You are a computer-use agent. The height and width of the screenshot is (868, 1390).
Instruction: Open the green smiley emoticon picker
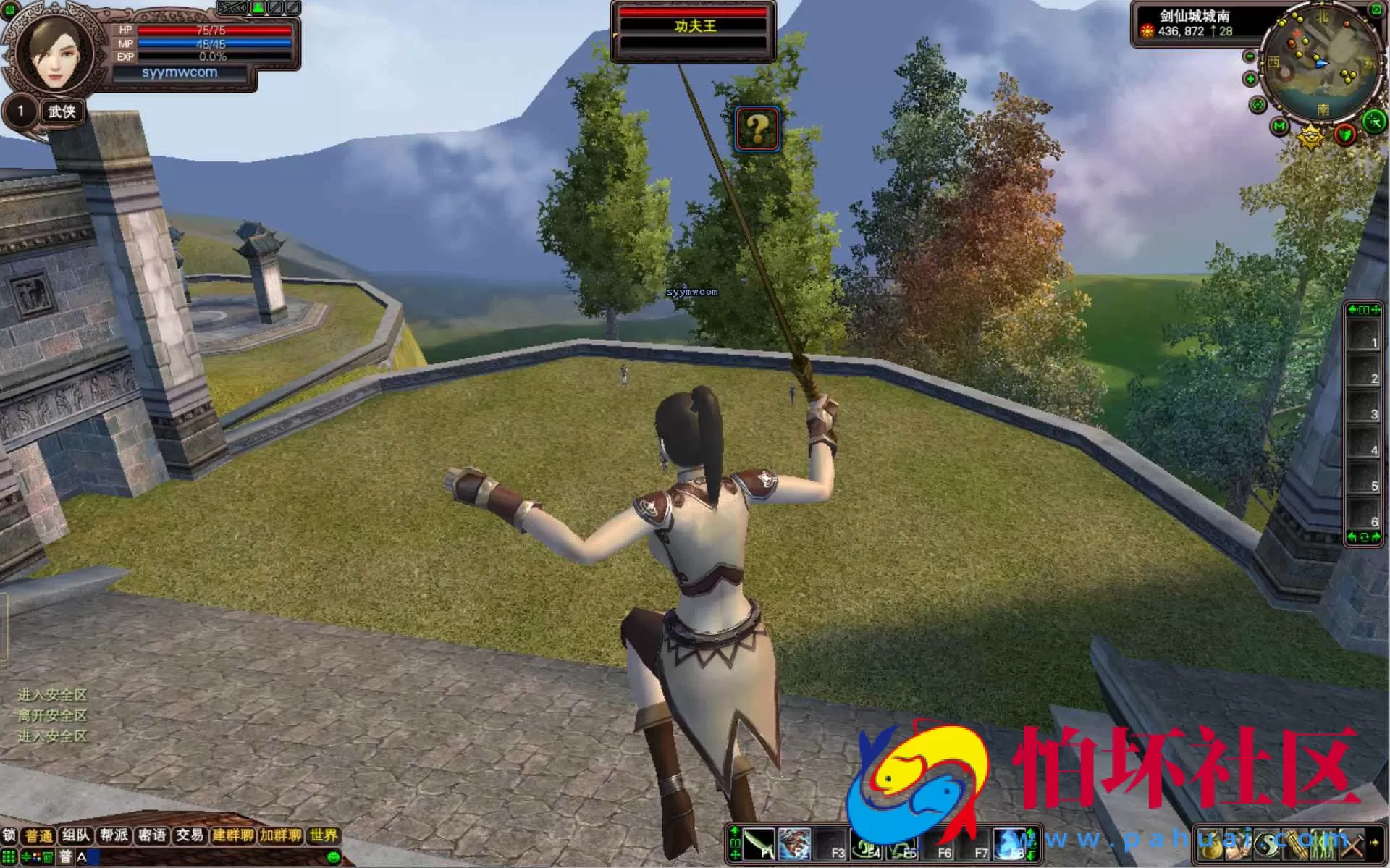pos(333,858)
